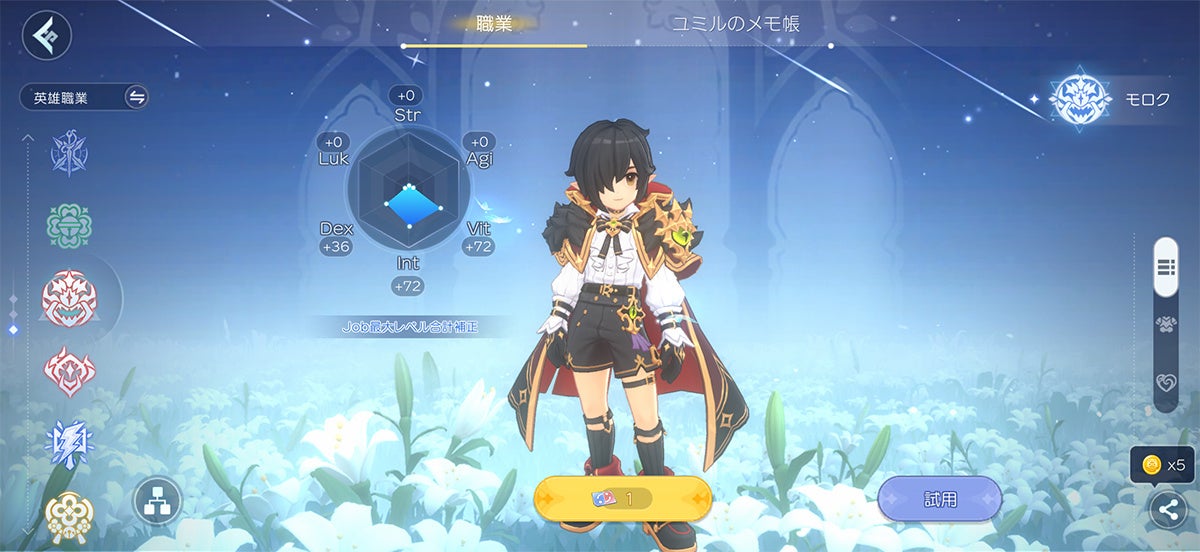This screenshot has height=552, width=1200.
Task: Open the ユミルのメモ帳 tab
Action: 736,24
